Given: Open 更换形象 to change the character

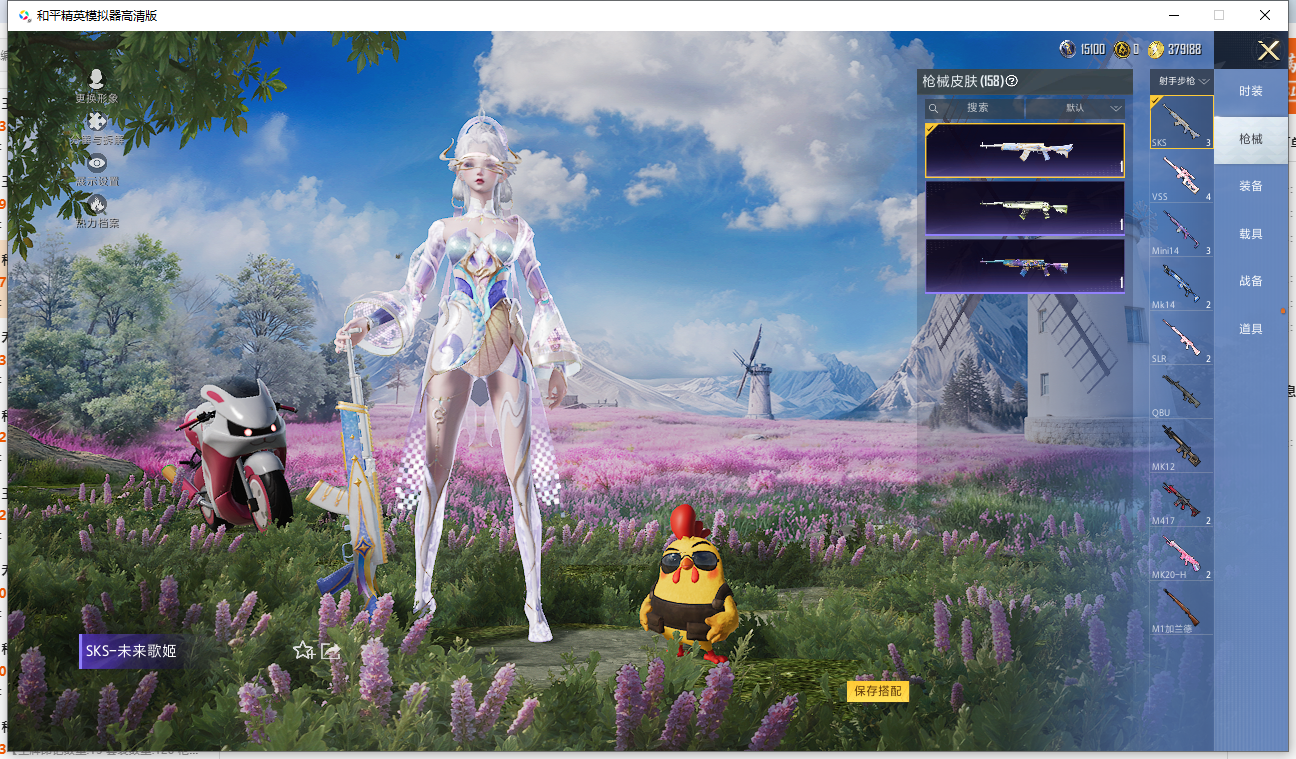Looking at the screenshot, I should click(x=96, y=86).
